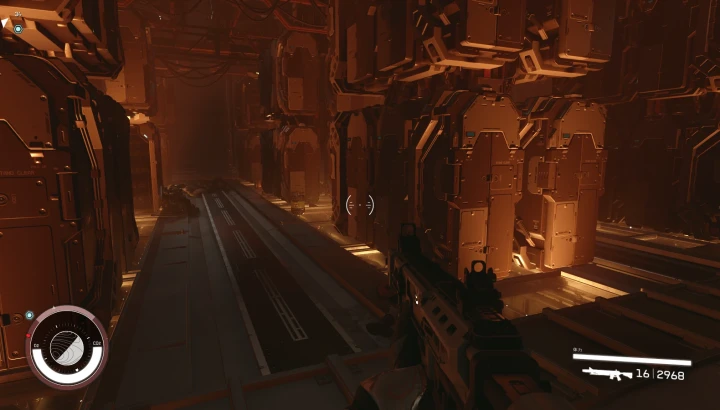The width and height of the screenshot is (720, 410).
Task: Click the circular compass scanner dial
Action: pyautogui.click(x=67, y=346)
